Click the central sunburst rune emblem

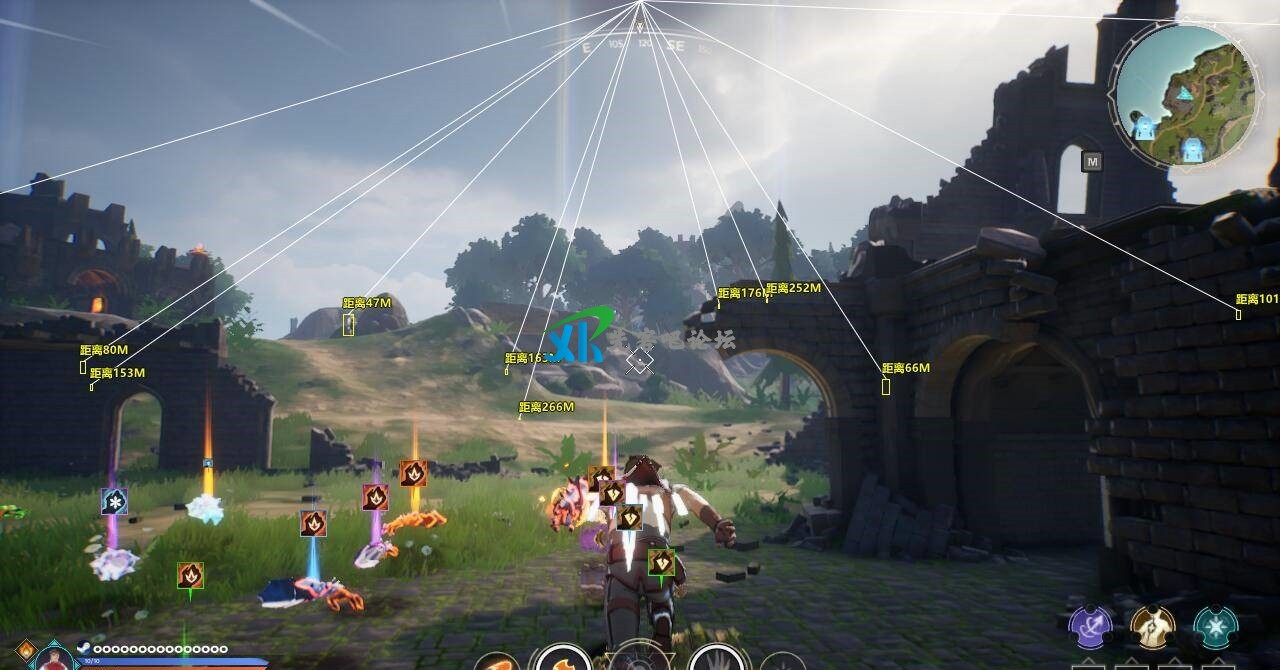pos(640,662)
